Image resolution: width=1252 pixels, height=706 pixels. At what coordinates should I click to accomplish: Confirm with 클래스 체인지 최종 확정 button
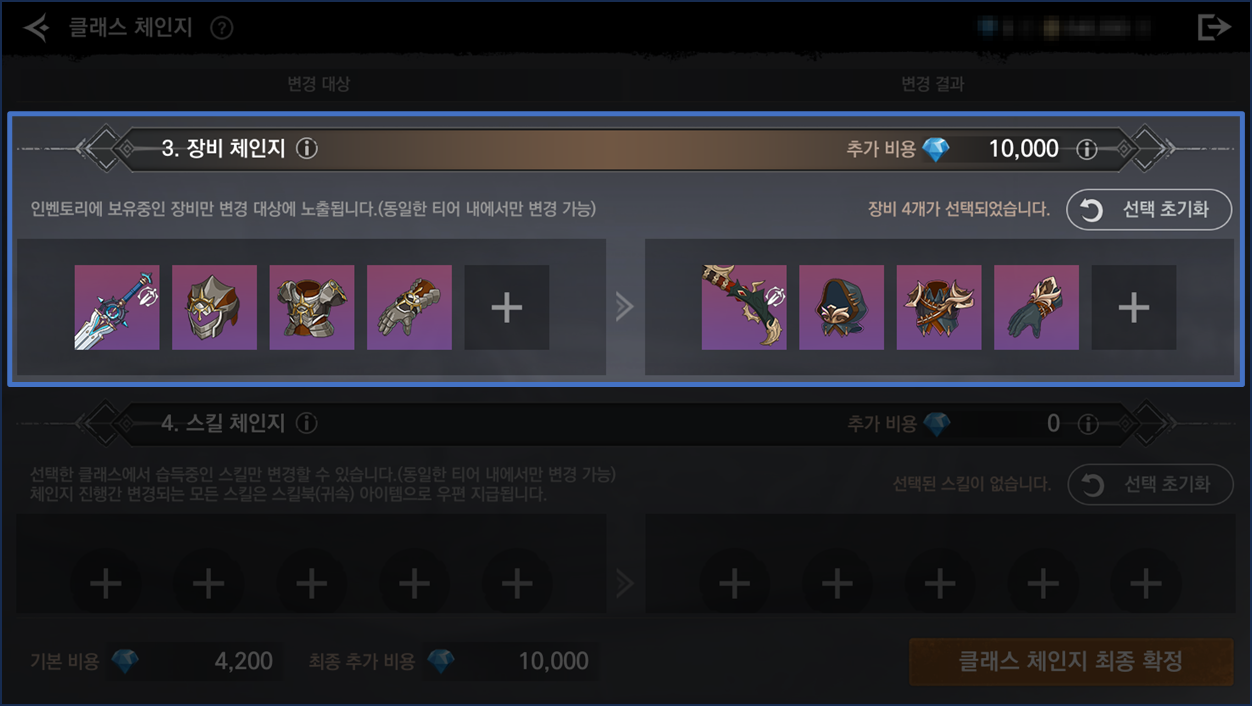point(1070,661)
